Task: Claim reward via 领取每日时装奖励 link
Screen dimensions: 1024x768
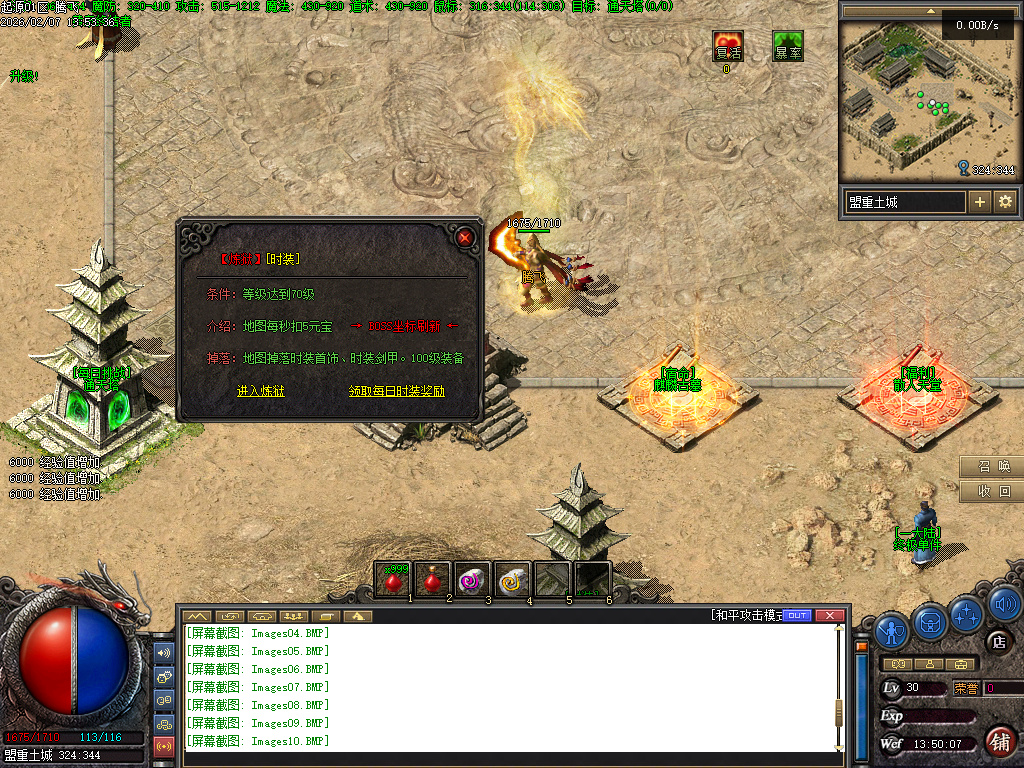Action: 397,391
